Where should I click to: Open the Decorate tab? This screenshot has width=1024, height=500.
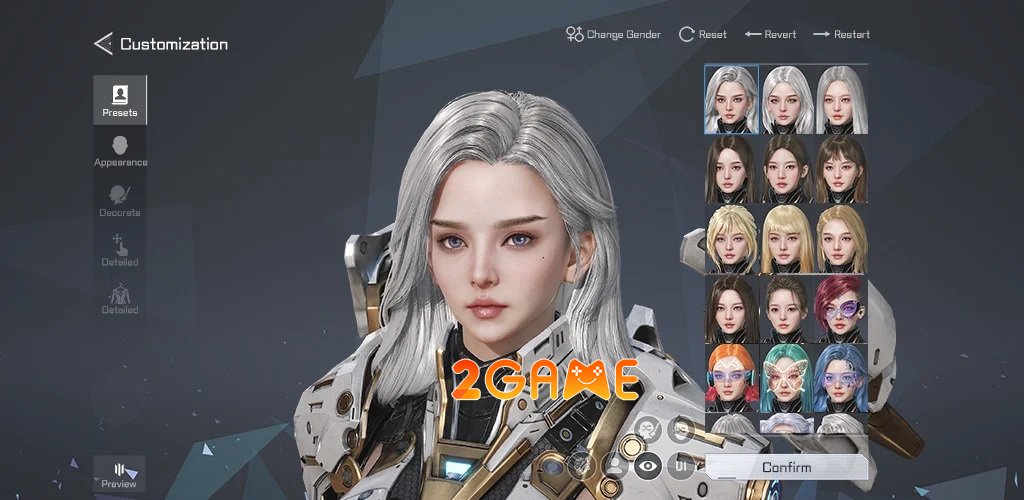click(x=120, y=200)
